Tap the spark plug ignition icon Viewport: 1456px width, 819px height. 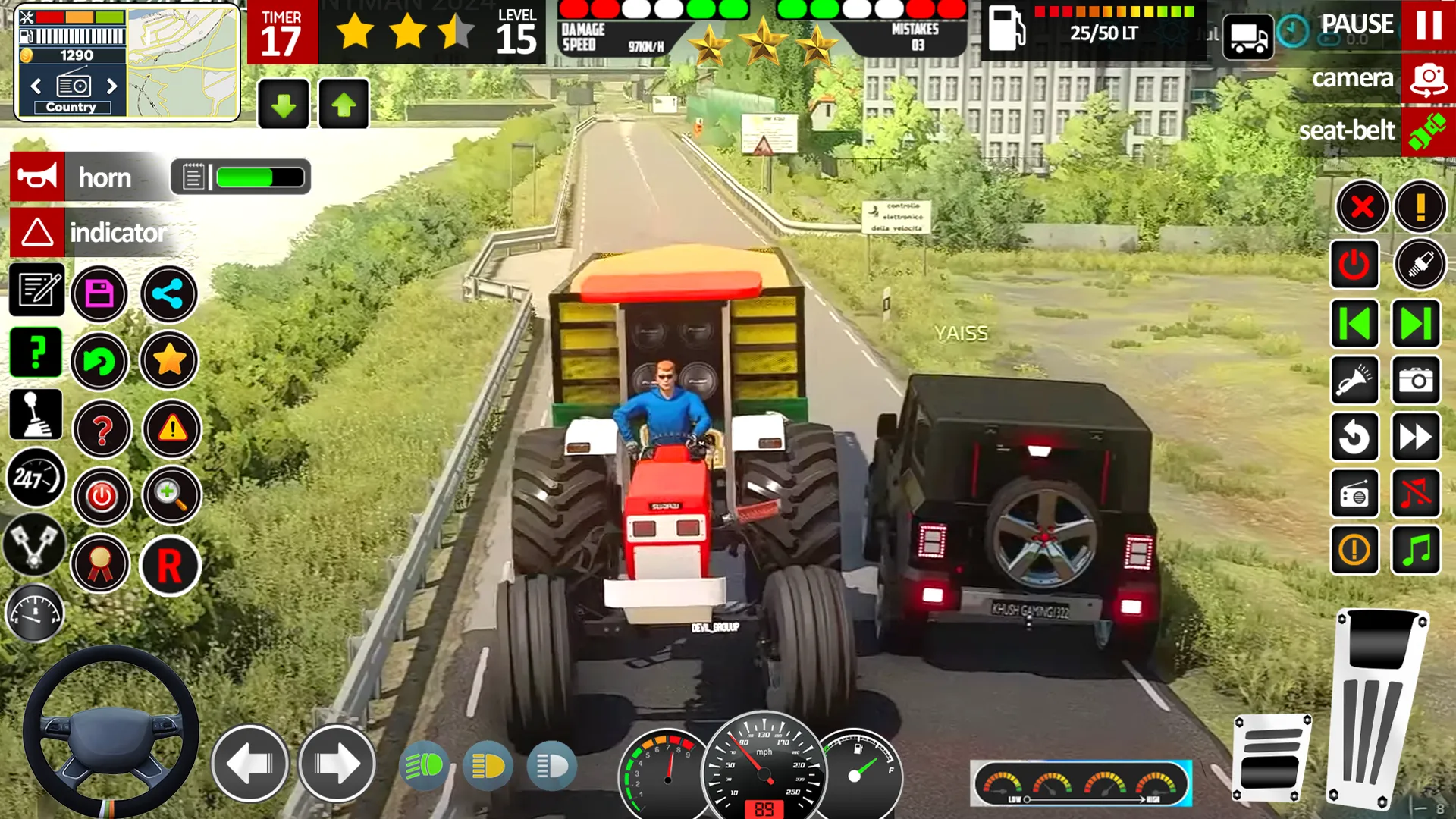(1420, 265)
